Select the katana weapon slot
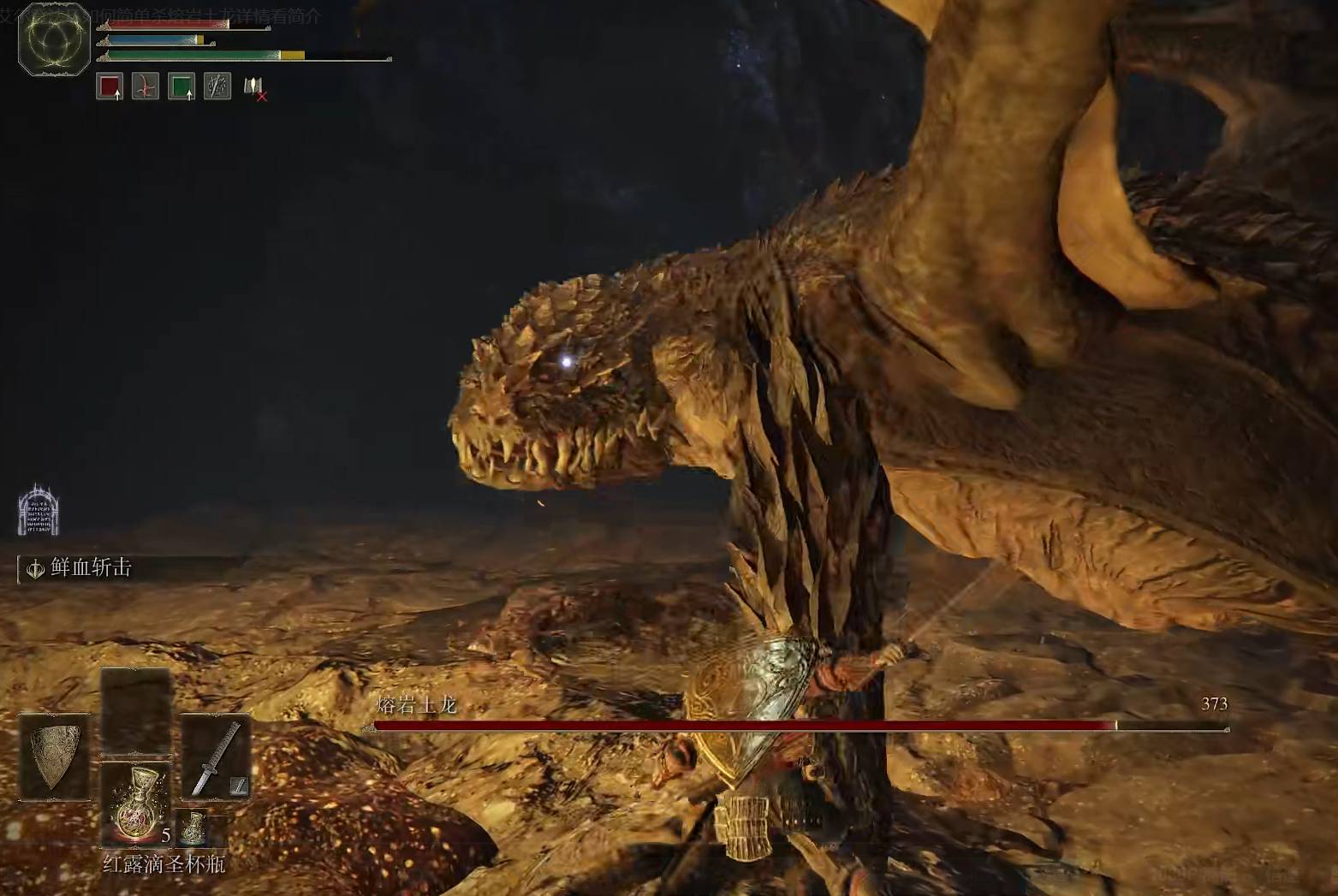The height and width of the screenshot is (896, 1338). pos(216,757)
